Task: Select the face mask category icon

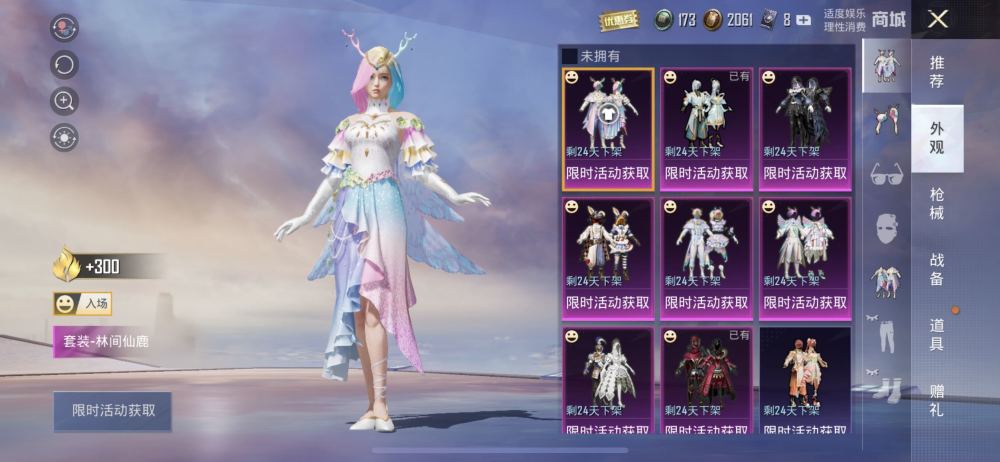Action: point(886,229)
